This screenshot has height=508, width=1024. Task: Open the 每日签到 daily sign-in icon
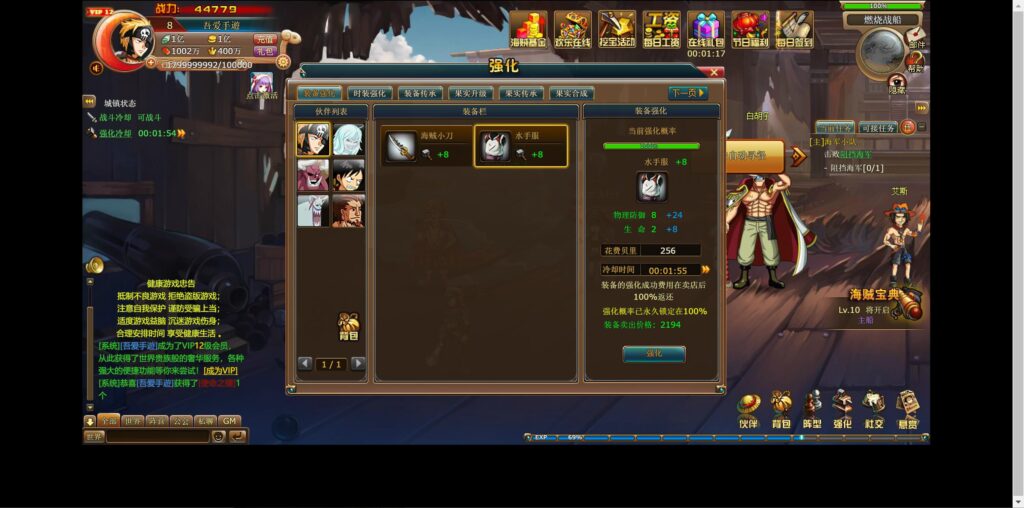coord(794,29)
